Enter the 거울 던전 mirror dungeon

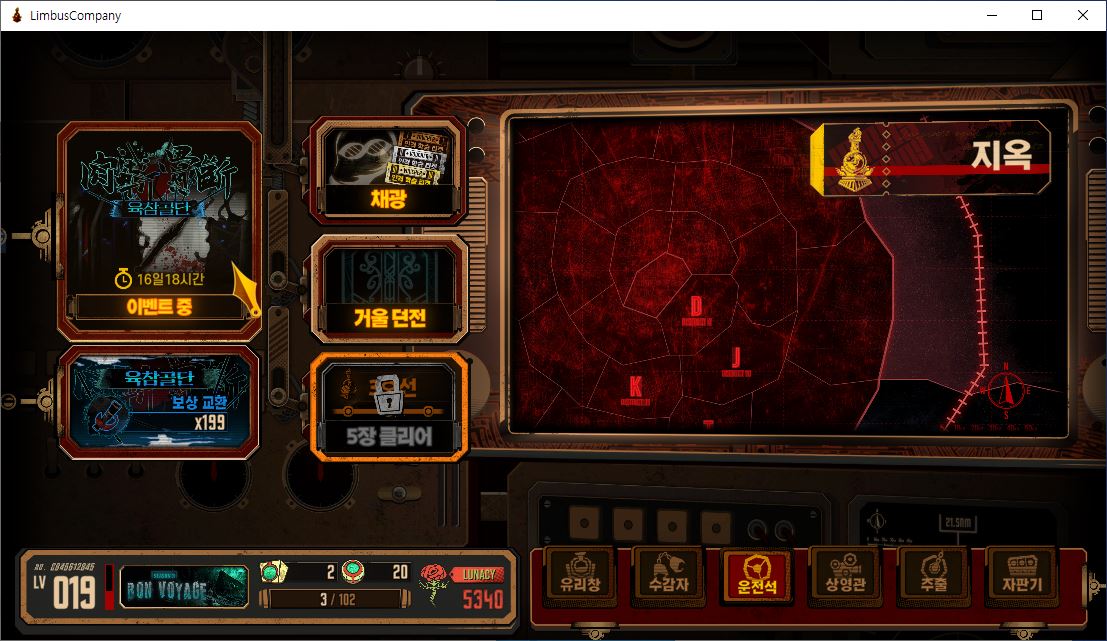tap(388, 288)
